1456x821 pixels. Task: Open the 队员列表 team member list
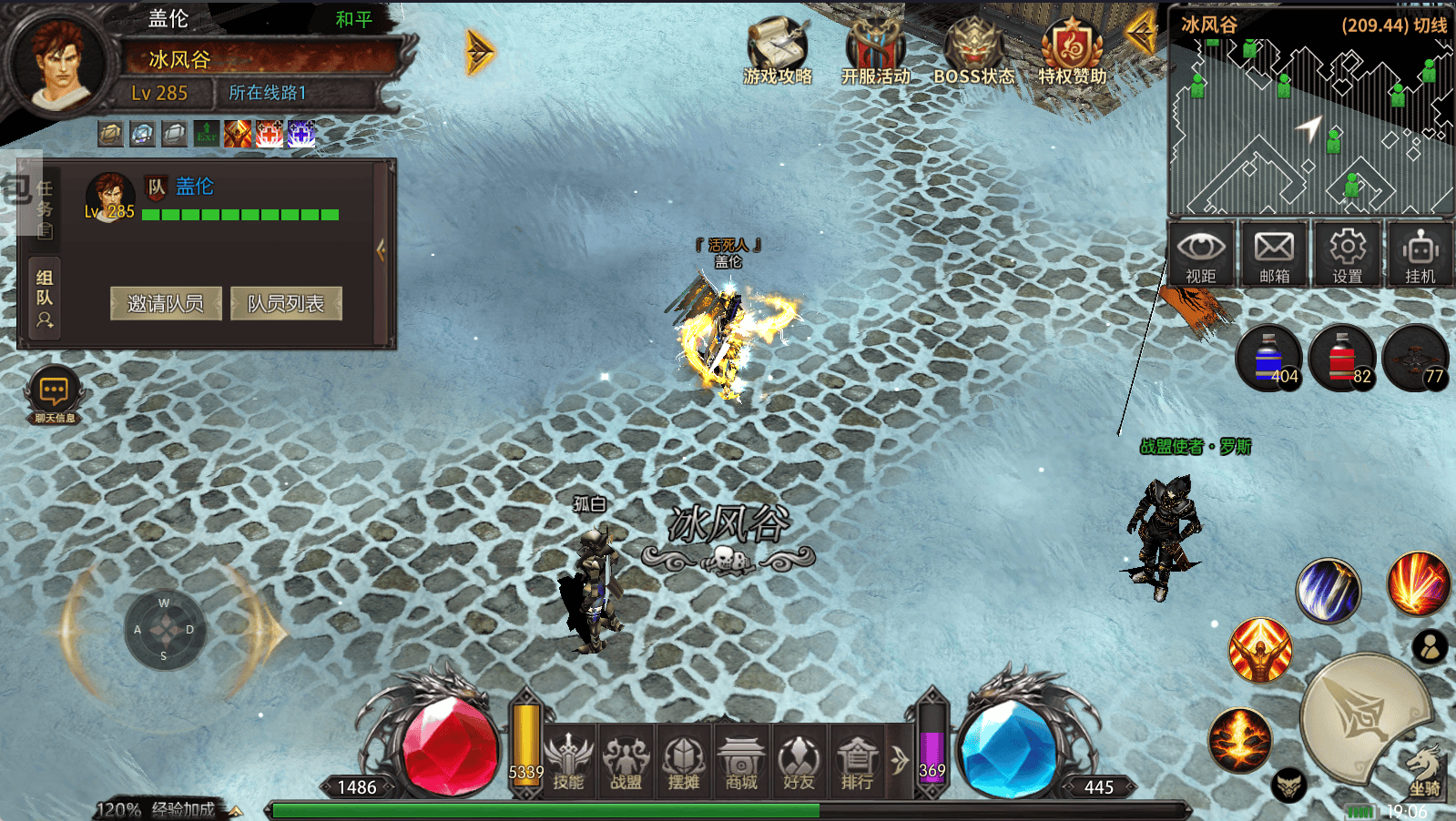point(286,303)
